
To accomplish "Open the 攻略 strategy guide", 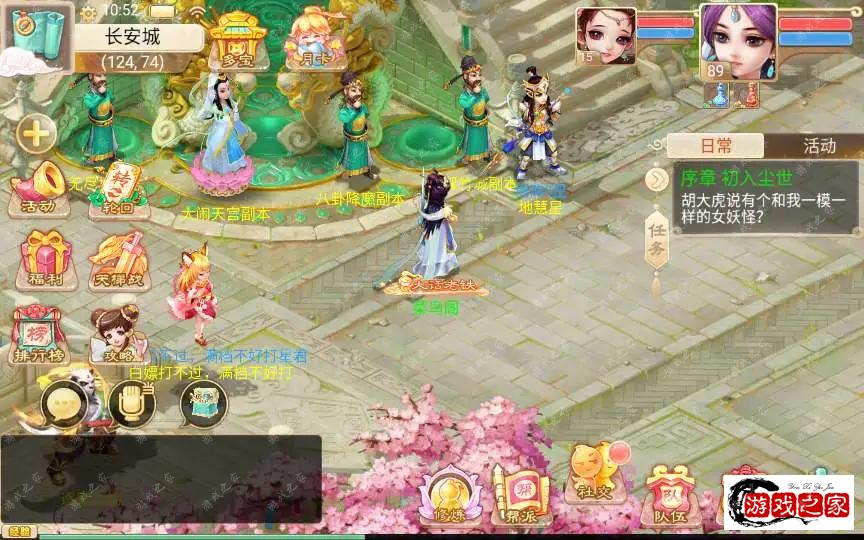I will coord(115,333).
